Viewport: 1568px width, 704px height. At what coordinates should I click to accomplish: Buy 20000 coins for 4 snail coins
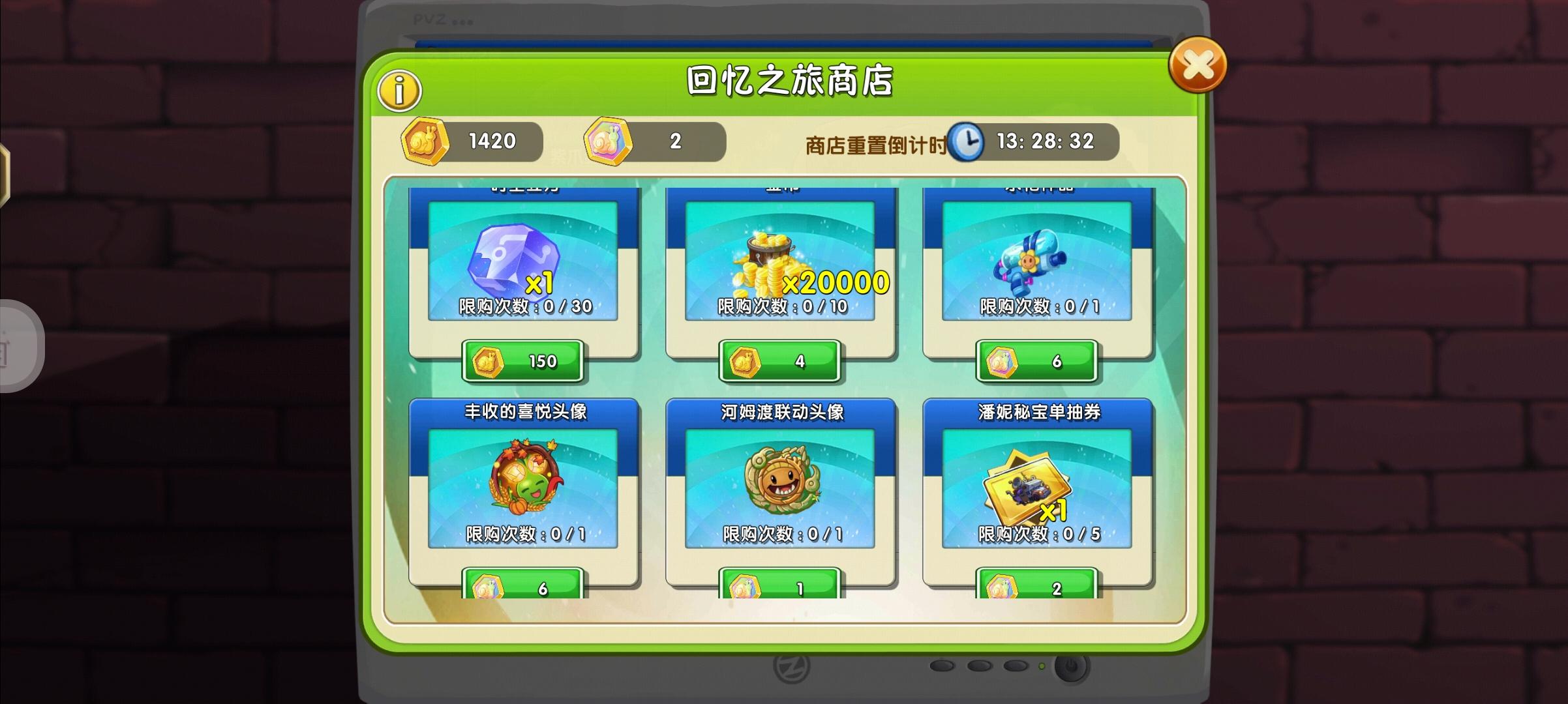(x=780, y=362)
